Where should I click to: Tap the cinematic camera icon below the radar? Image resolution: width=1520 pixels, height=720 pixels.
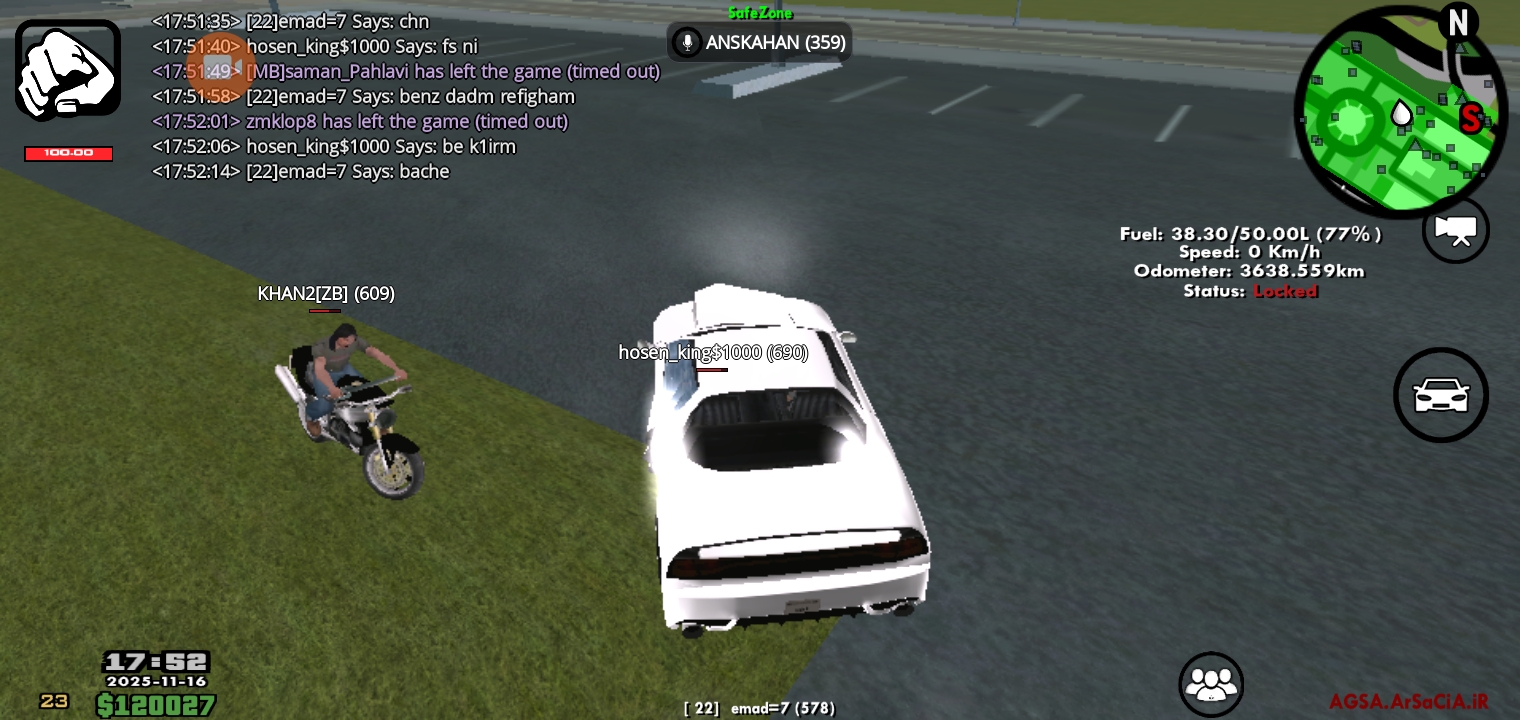[x=1455, y=230]
